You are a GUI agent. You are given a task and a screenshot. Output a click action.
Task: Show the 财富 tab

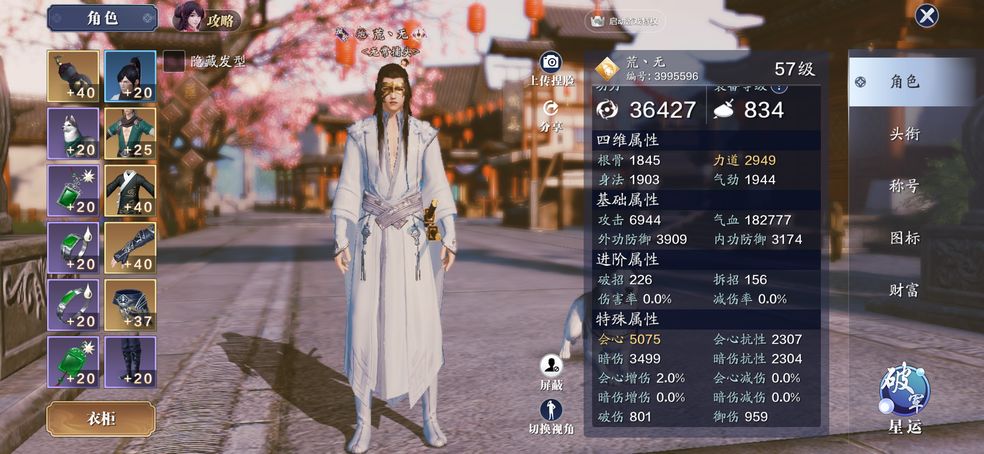point(904,290)
